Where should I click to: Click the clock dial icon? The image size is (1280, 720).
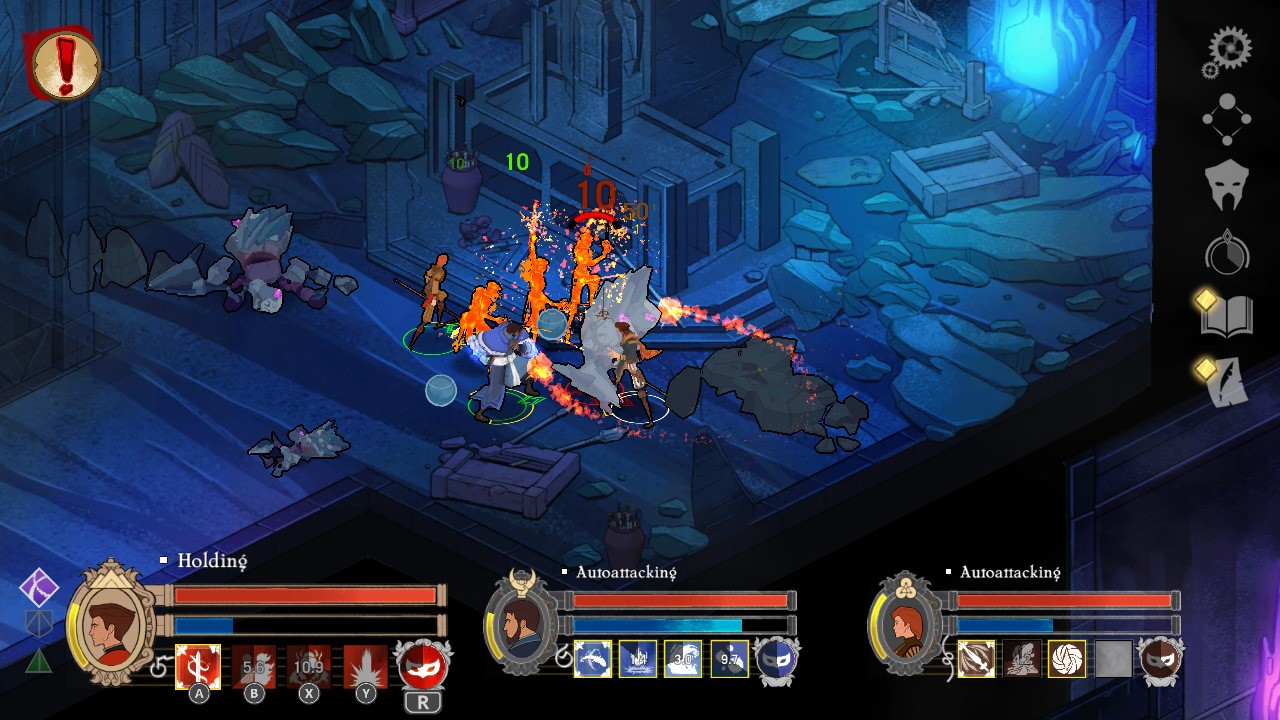pos(1227,254)
